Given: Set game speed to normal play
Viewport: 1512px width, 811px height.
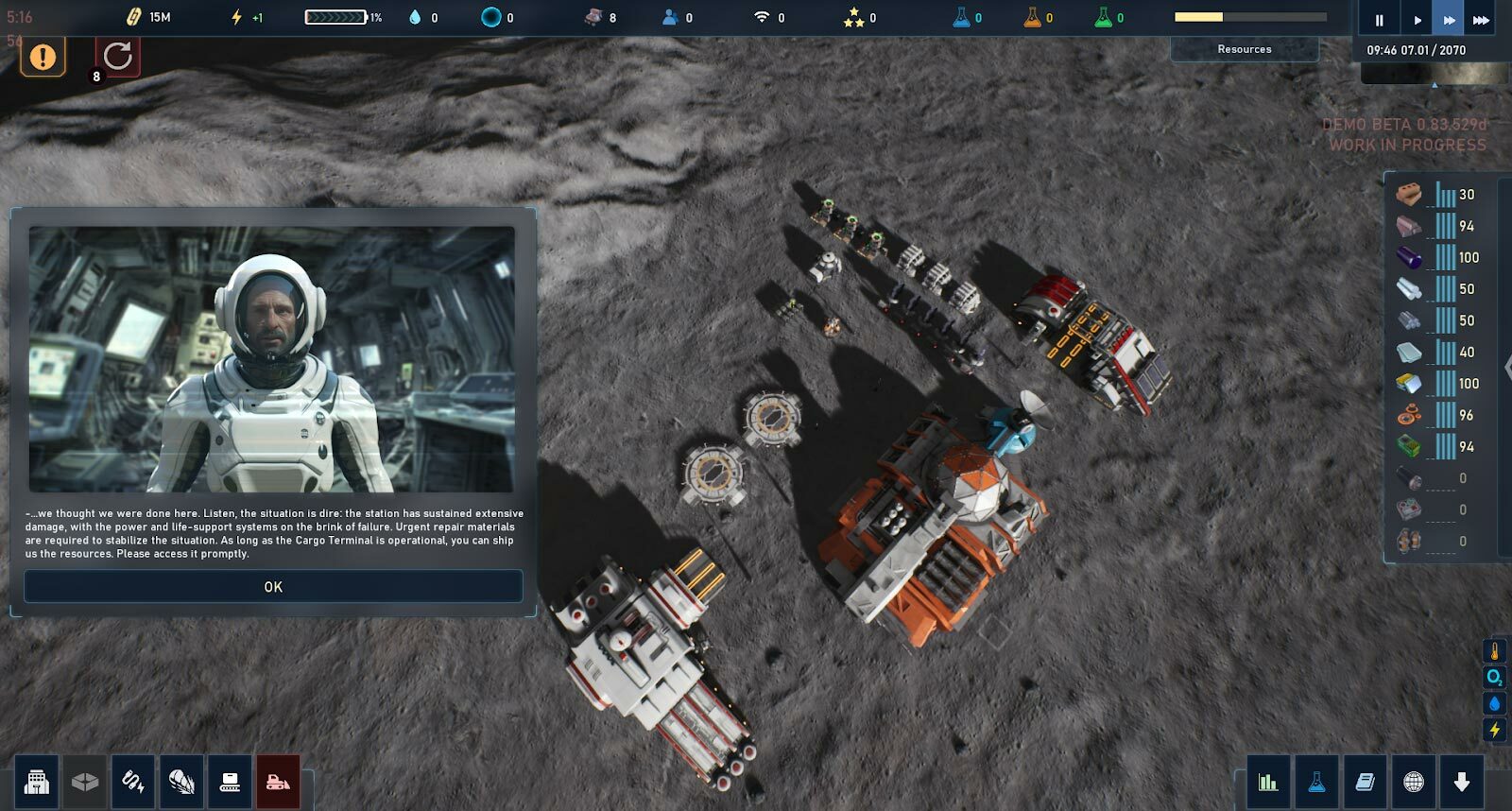Looking at the screenshot, I should [1417, 20].
